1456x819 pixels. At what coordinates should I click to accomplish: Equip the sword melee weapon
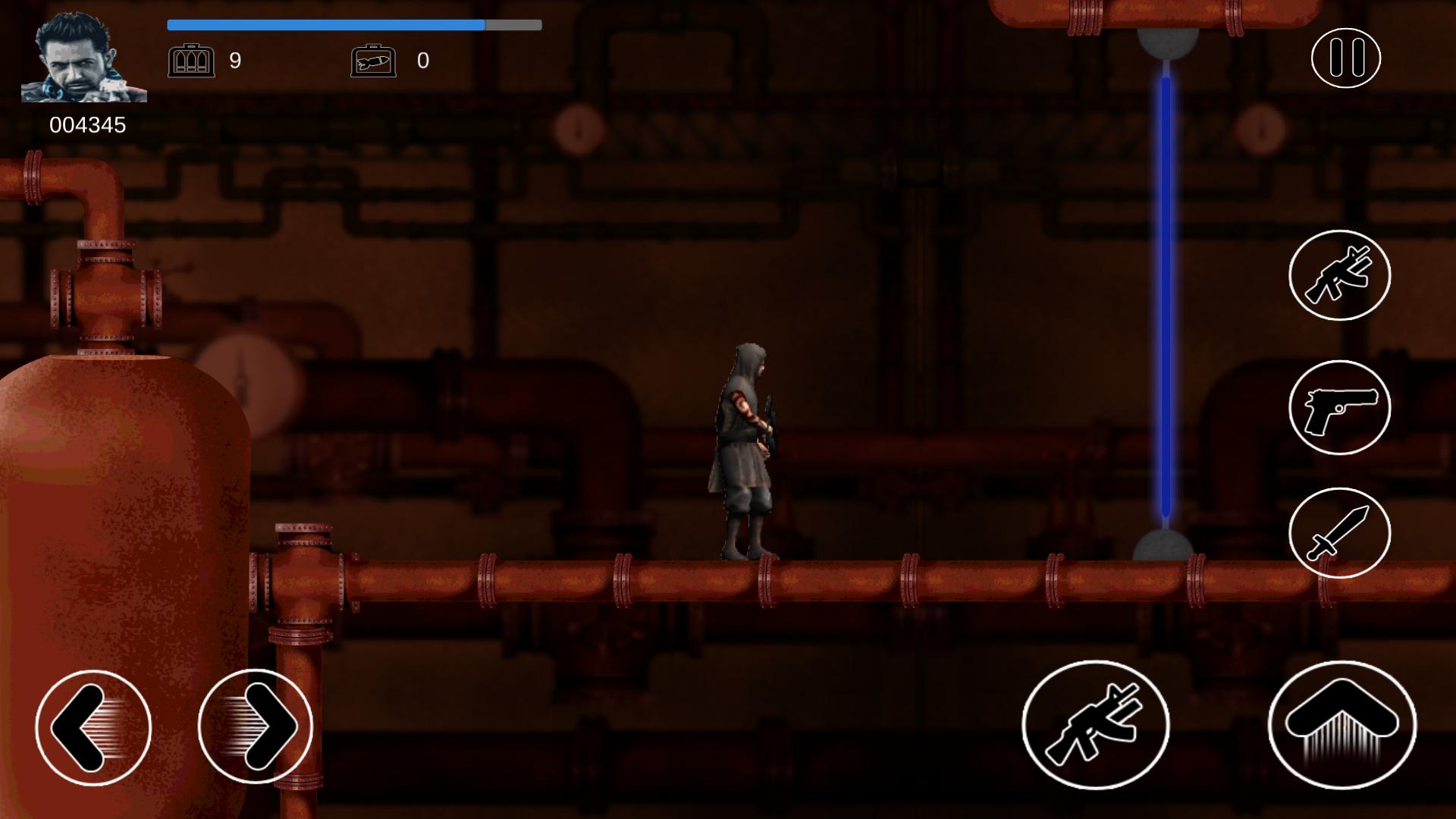1339,533
